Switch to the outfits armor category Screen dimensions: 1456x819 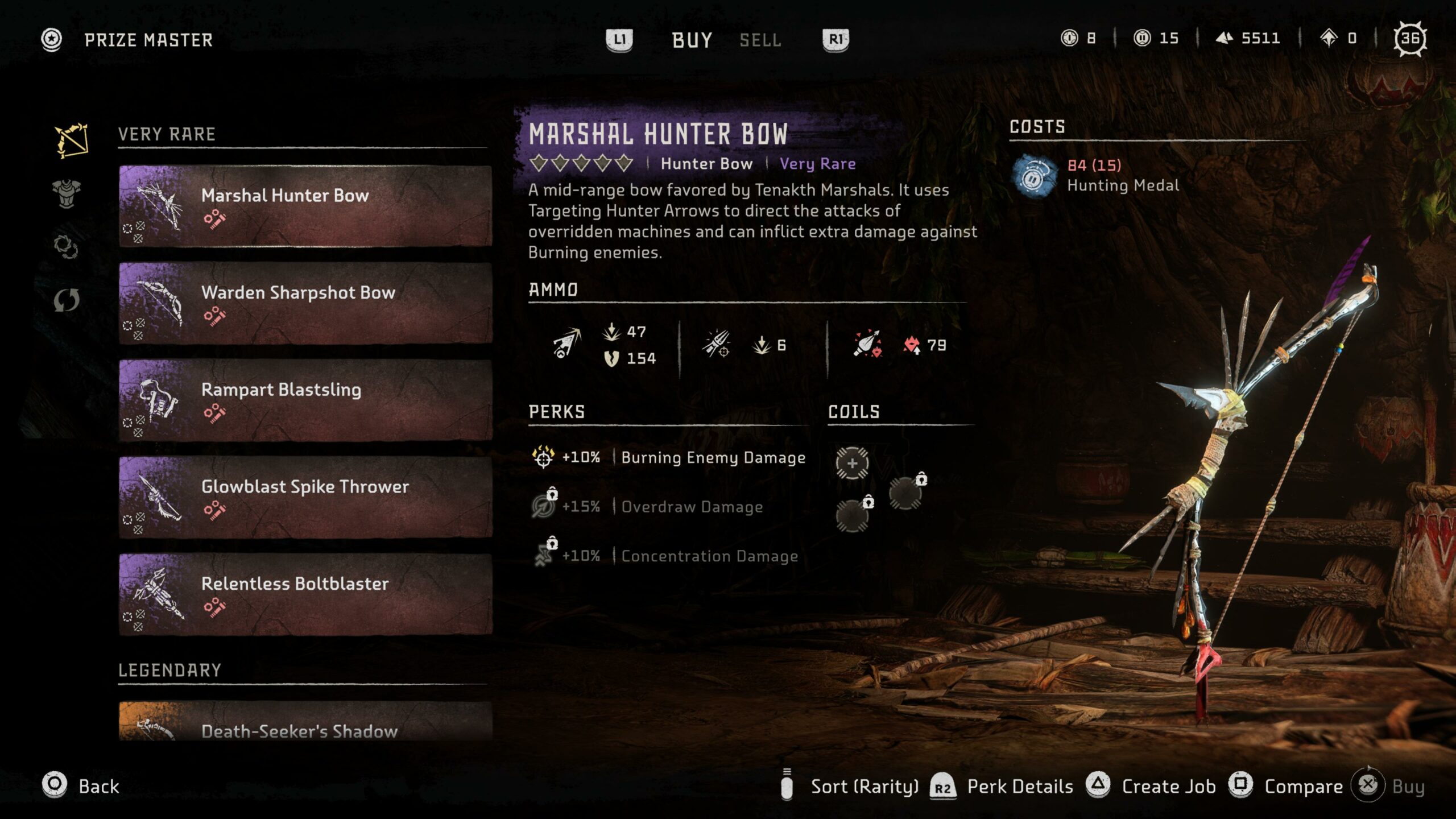(67, 194)
